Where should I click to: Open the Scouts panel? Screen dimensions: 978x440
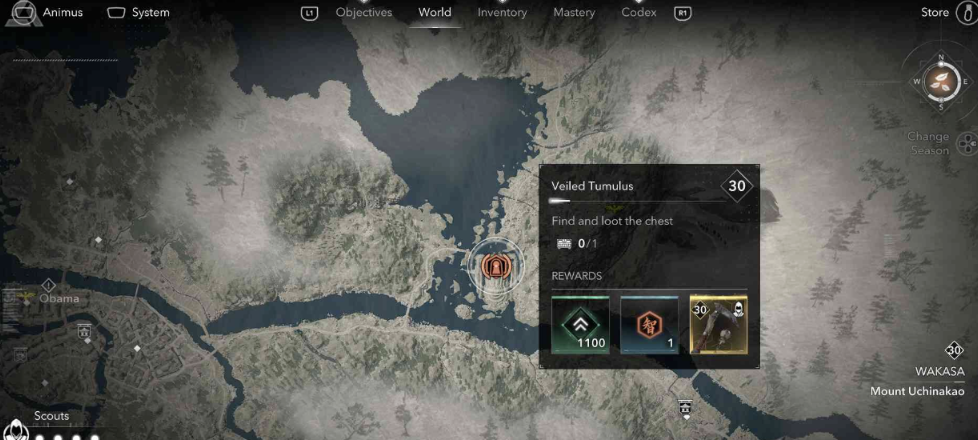[x=52, y=416]
